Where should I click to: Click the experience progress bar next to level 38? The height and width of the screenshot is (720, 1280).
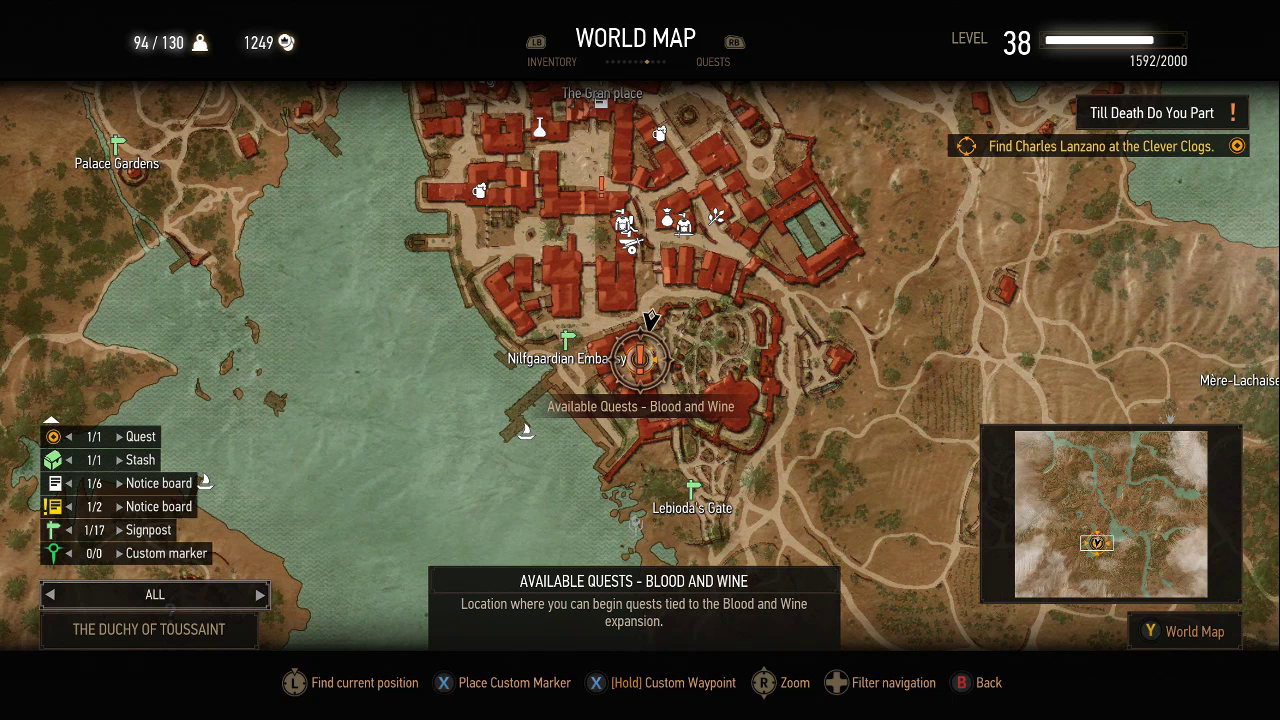coord(1113,41)
